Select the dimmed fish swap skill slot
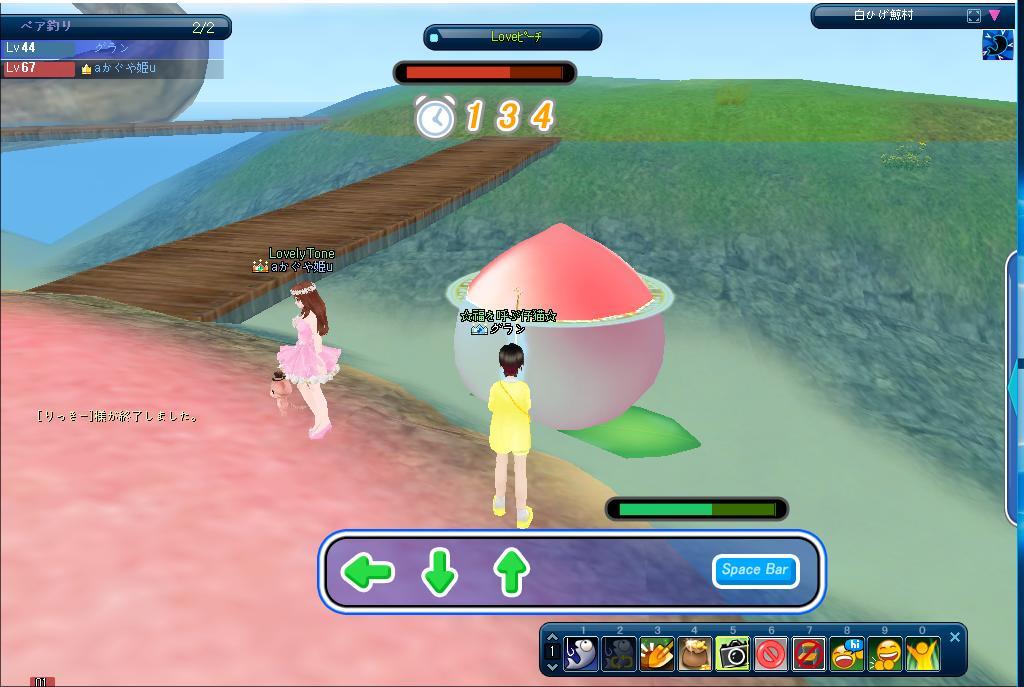Image resolution: width=1024 pixels, height=687 pixels. pyautogui.click(x=619, y=654)
